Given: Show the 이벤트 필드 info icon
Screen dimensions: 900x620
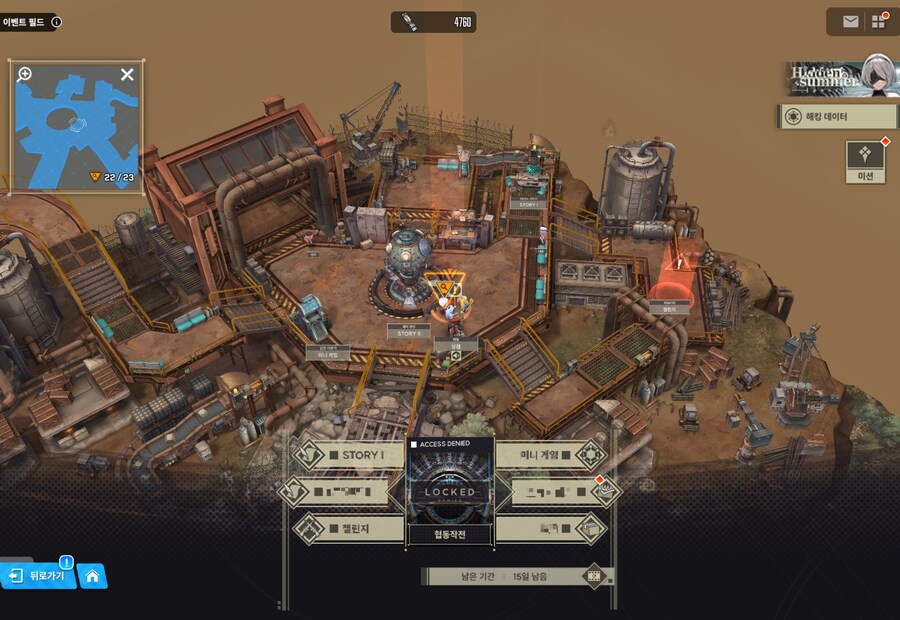Looking at the screenshot, I should (x=56, y=21).
